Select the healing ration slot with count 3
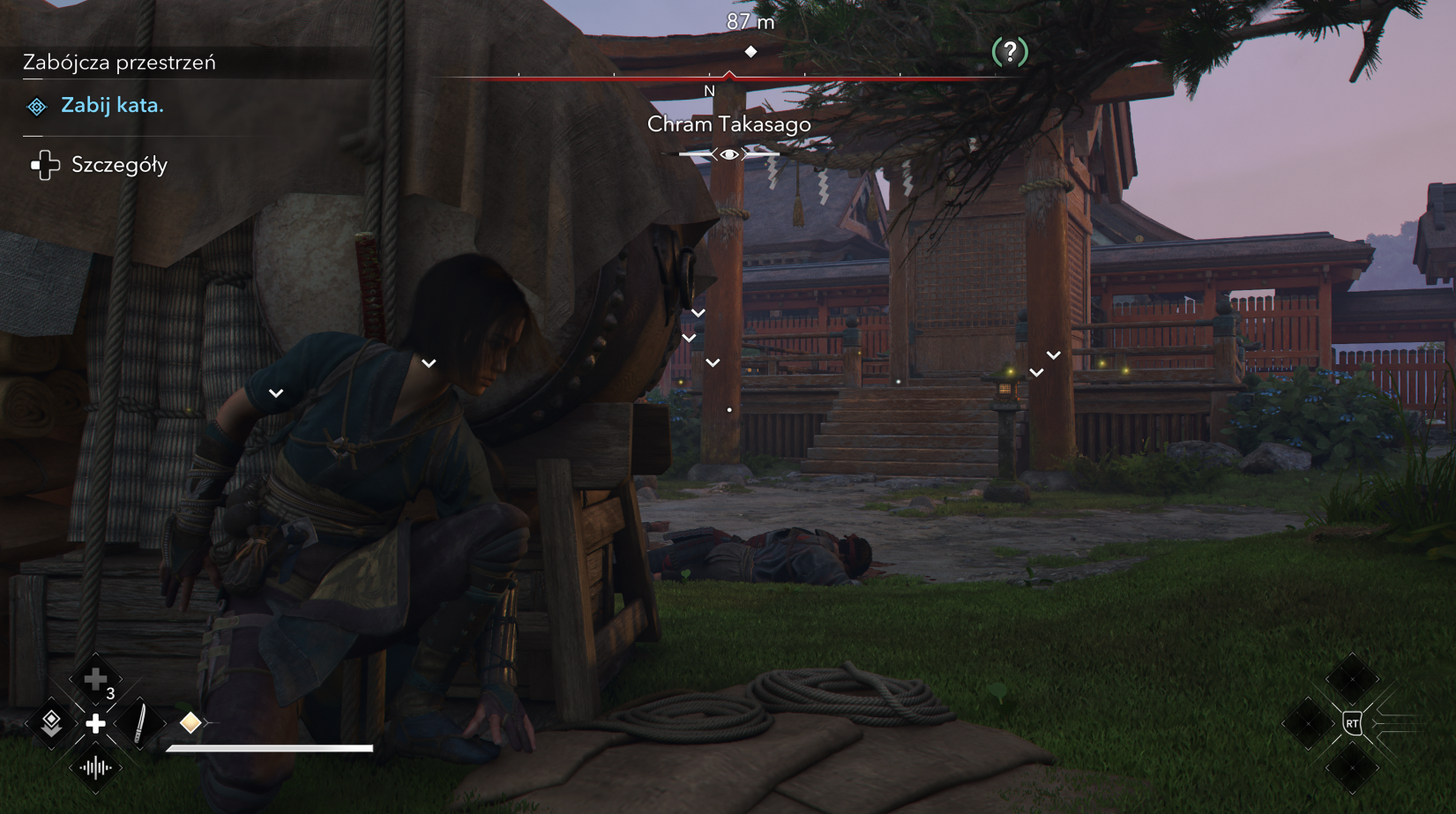Viewport: 1456px width, 814px height. point(95,680)
